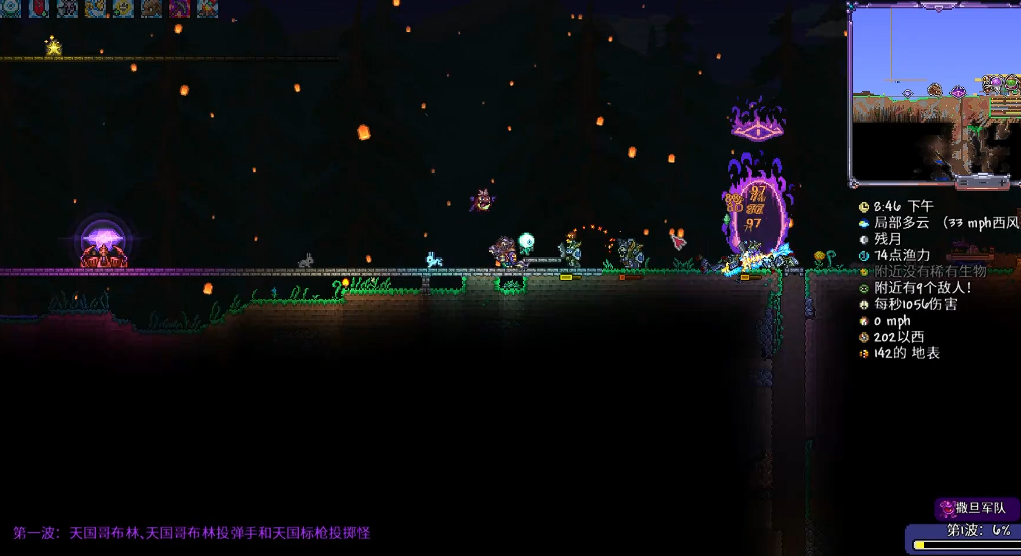
Task: Click the sunflower buff icon
Action: click(123, 8)
